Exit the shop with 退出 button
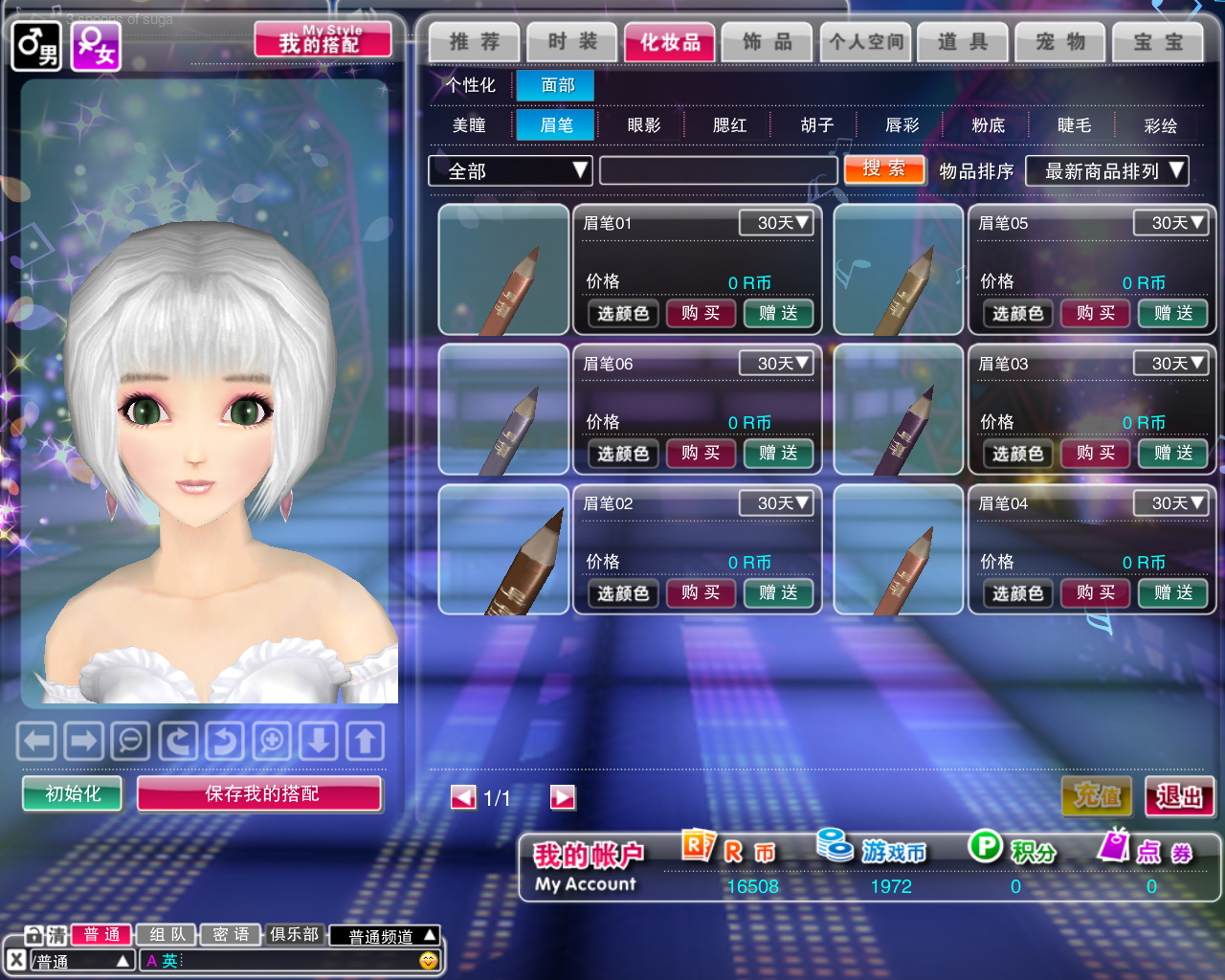 (x=1179, y=796)
